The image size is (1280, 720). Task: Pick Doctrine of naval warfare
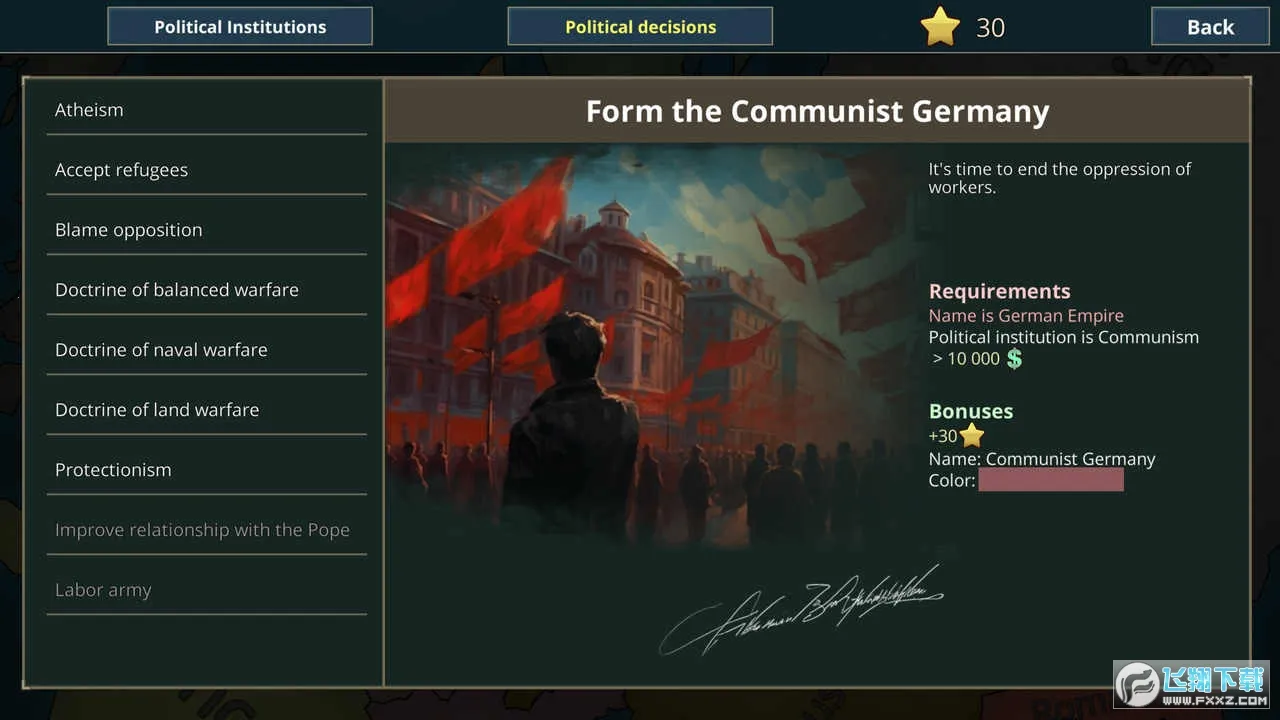pyautogui.click(x=206, y=350)
